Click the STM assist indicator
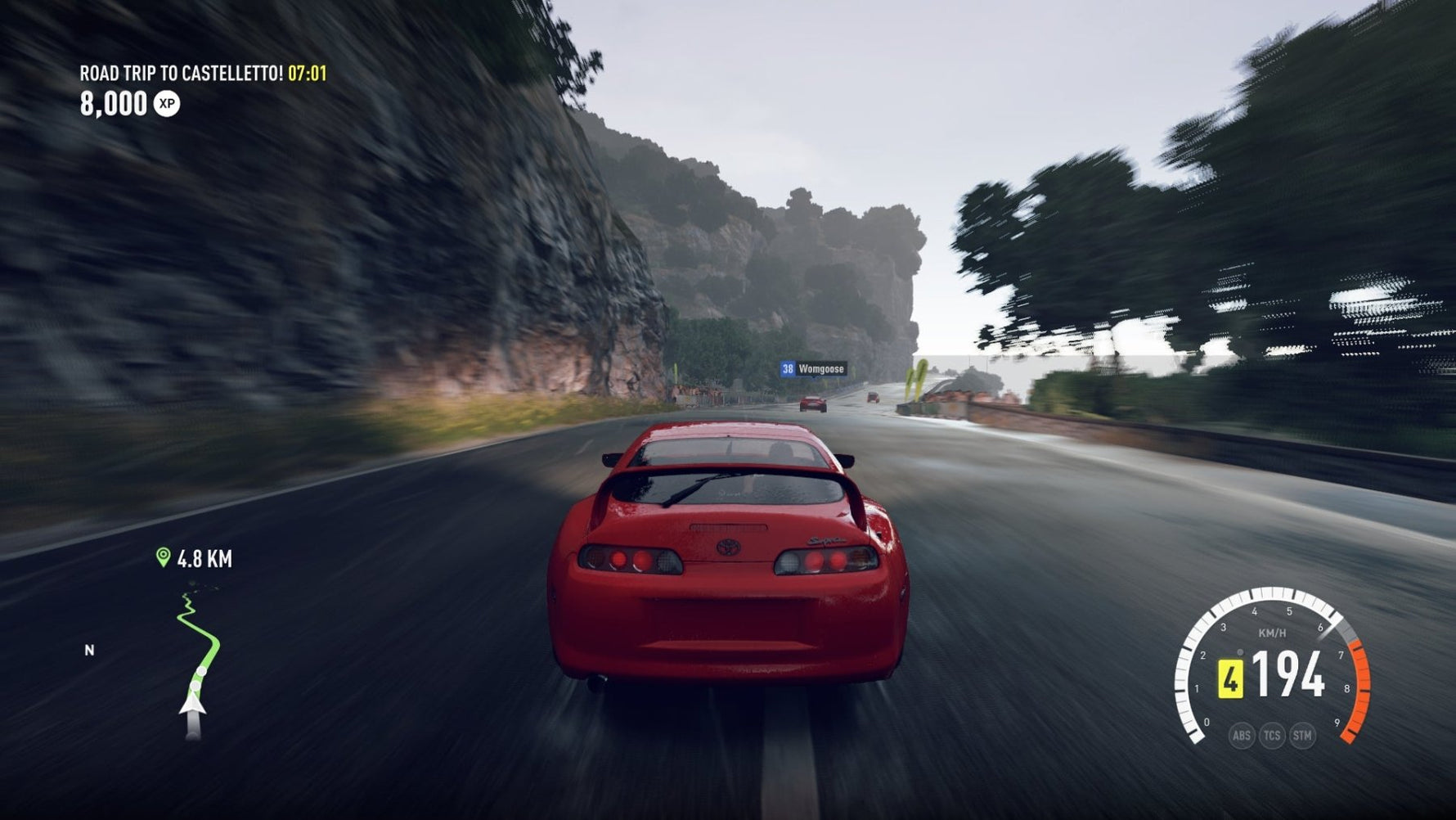This screenshot has width=1456, height=820. 1301,735
